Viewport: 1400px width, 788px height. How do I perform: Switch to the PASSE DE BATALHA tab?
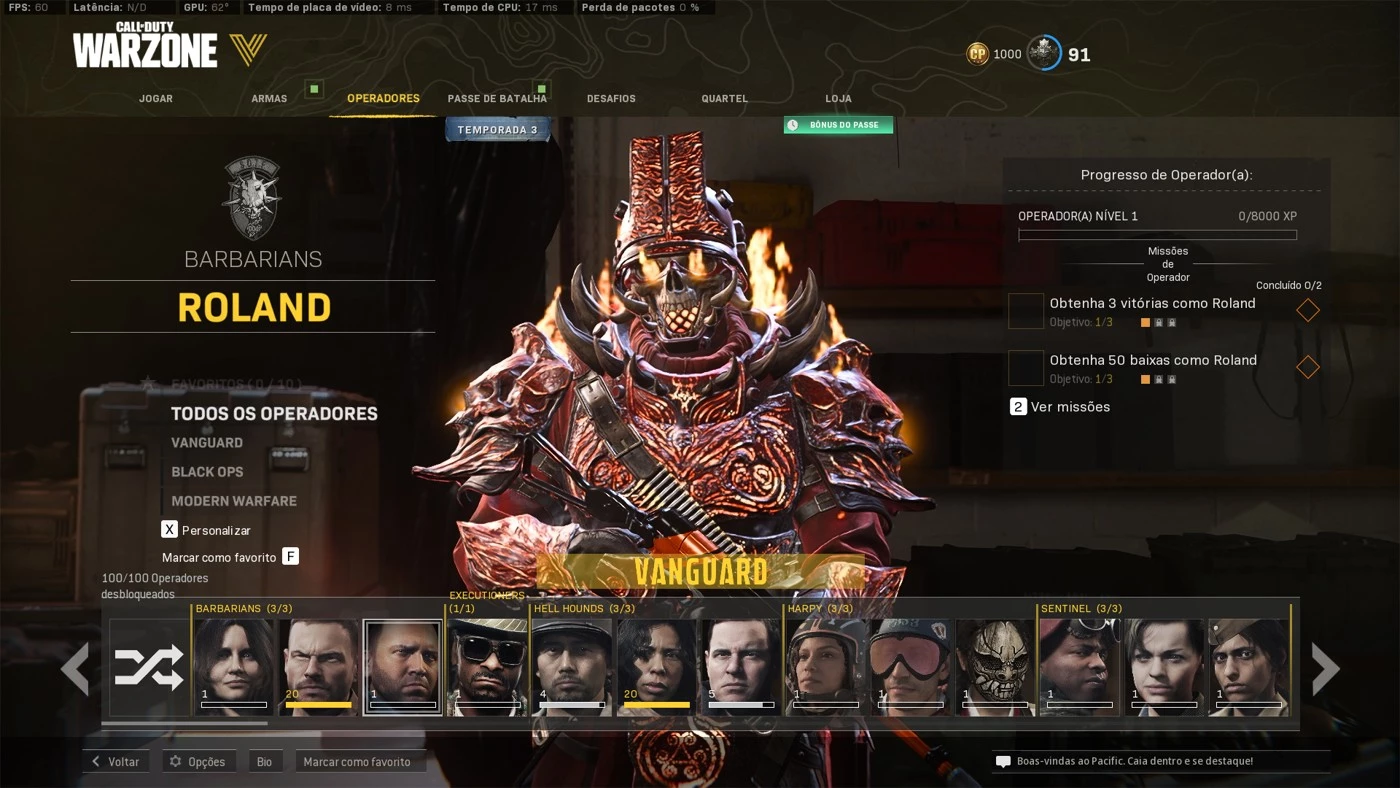click(498, 98)
